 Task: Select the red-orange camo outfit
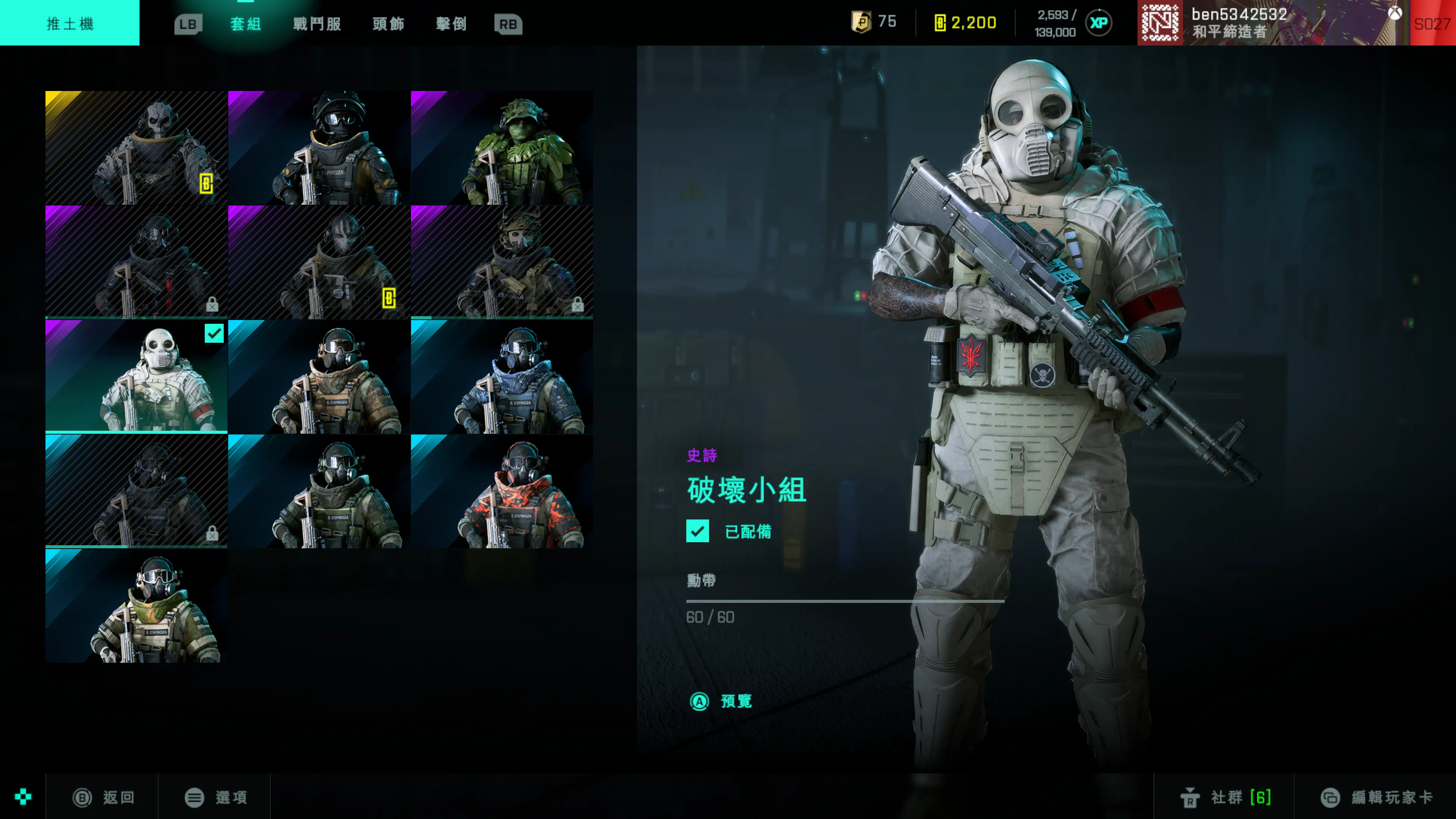[x=502, y=491]
